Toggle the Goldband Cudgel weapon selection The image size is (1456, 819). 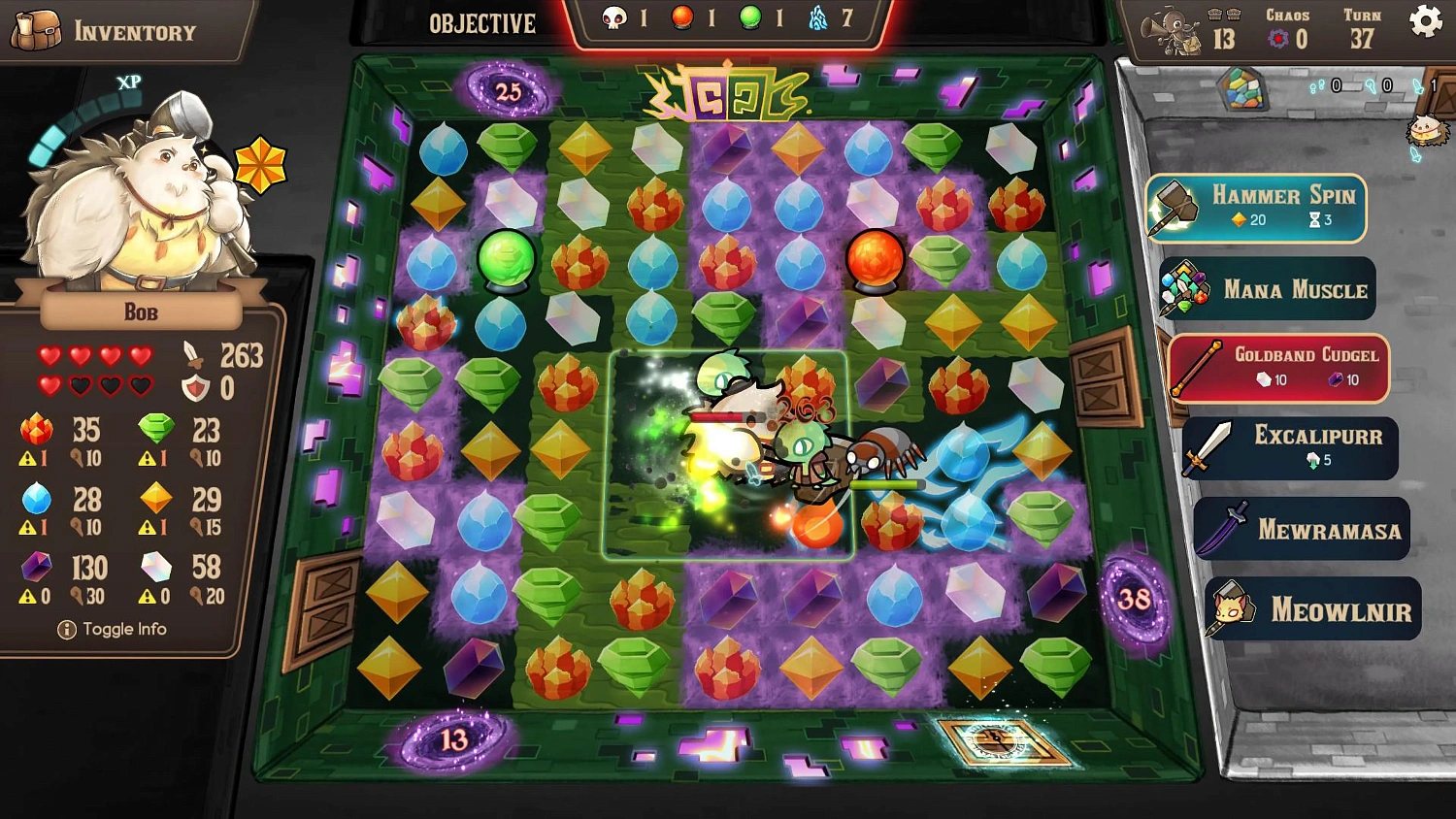click(x=1198, y=366)
